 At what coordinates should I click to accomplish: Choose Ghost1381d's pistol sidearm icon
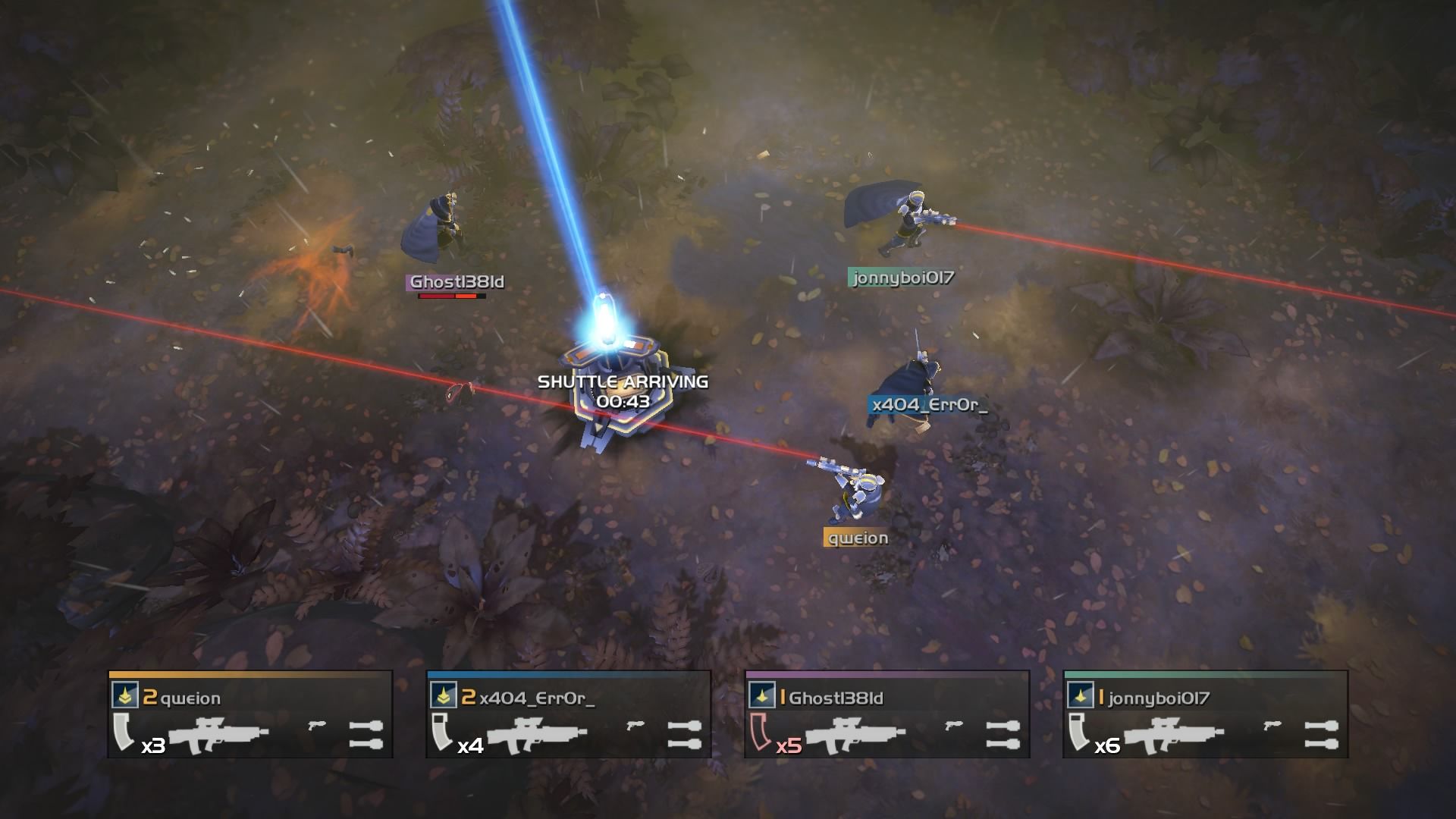coord(954,726)
